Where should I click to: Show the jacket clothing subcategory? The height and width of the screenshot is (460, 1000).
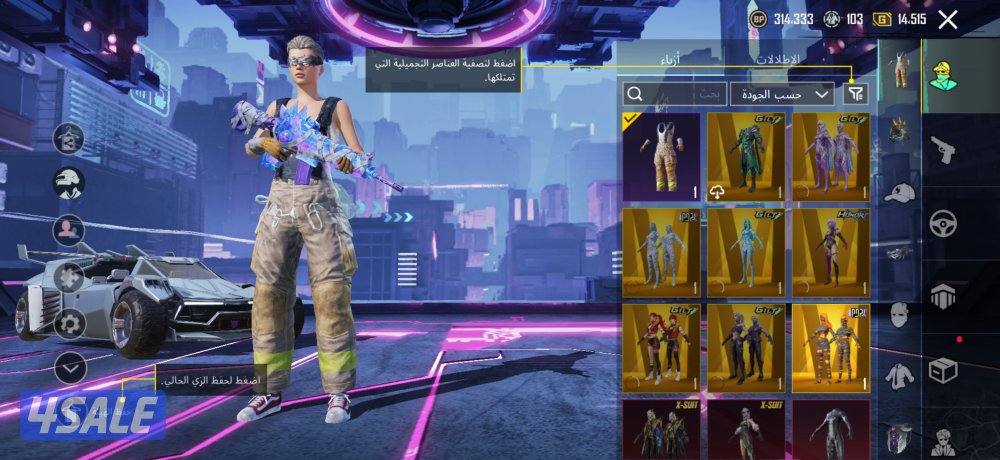(x=899, y=374)
